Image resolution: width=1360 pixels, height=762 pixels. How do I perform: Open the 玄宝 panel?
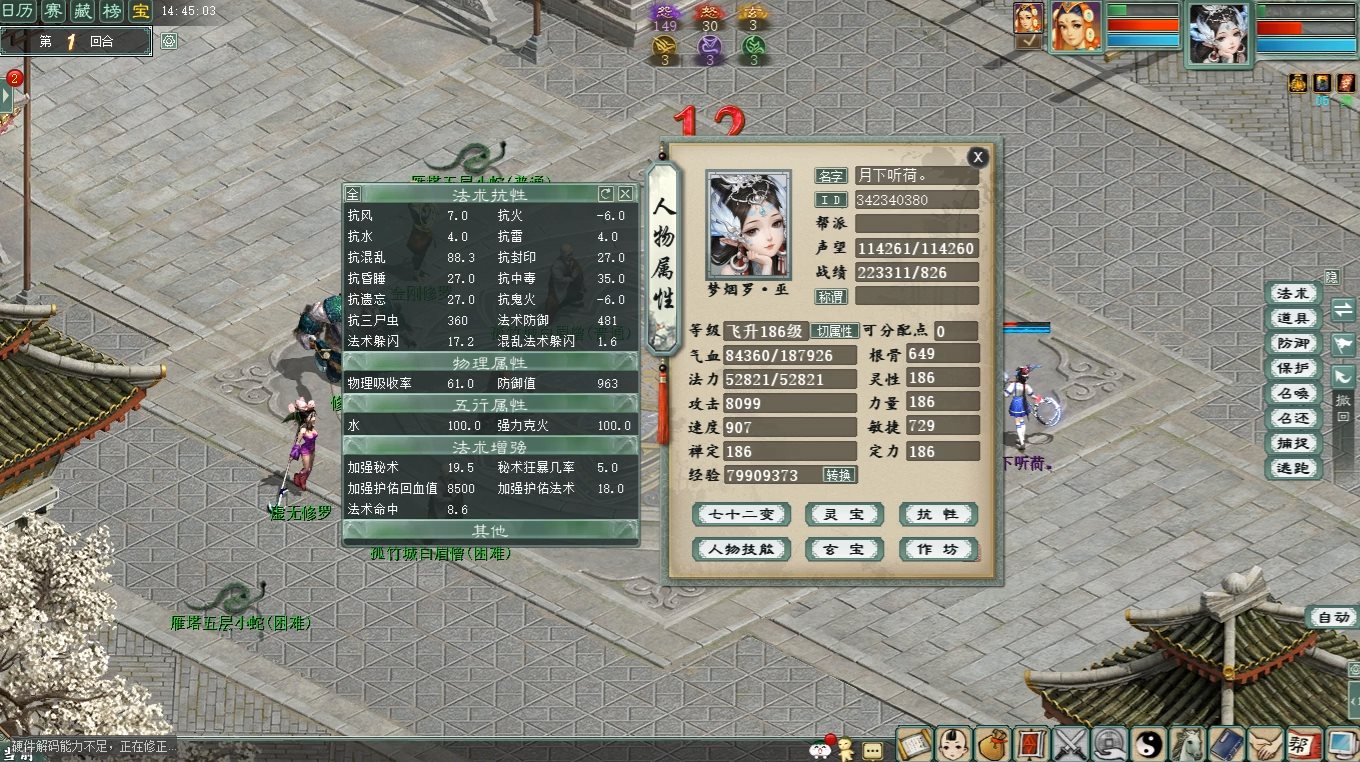(844, 550)
